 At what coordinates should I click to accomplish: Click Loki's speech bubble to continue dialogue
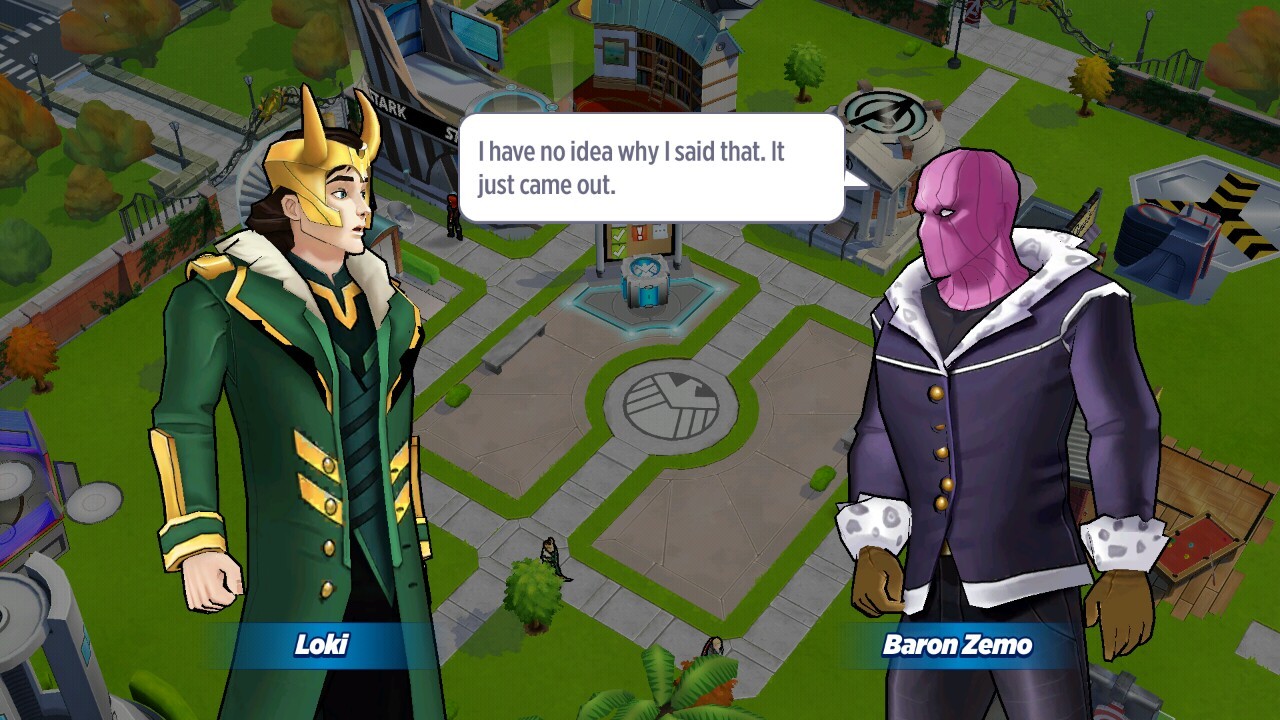pos(651,168)
